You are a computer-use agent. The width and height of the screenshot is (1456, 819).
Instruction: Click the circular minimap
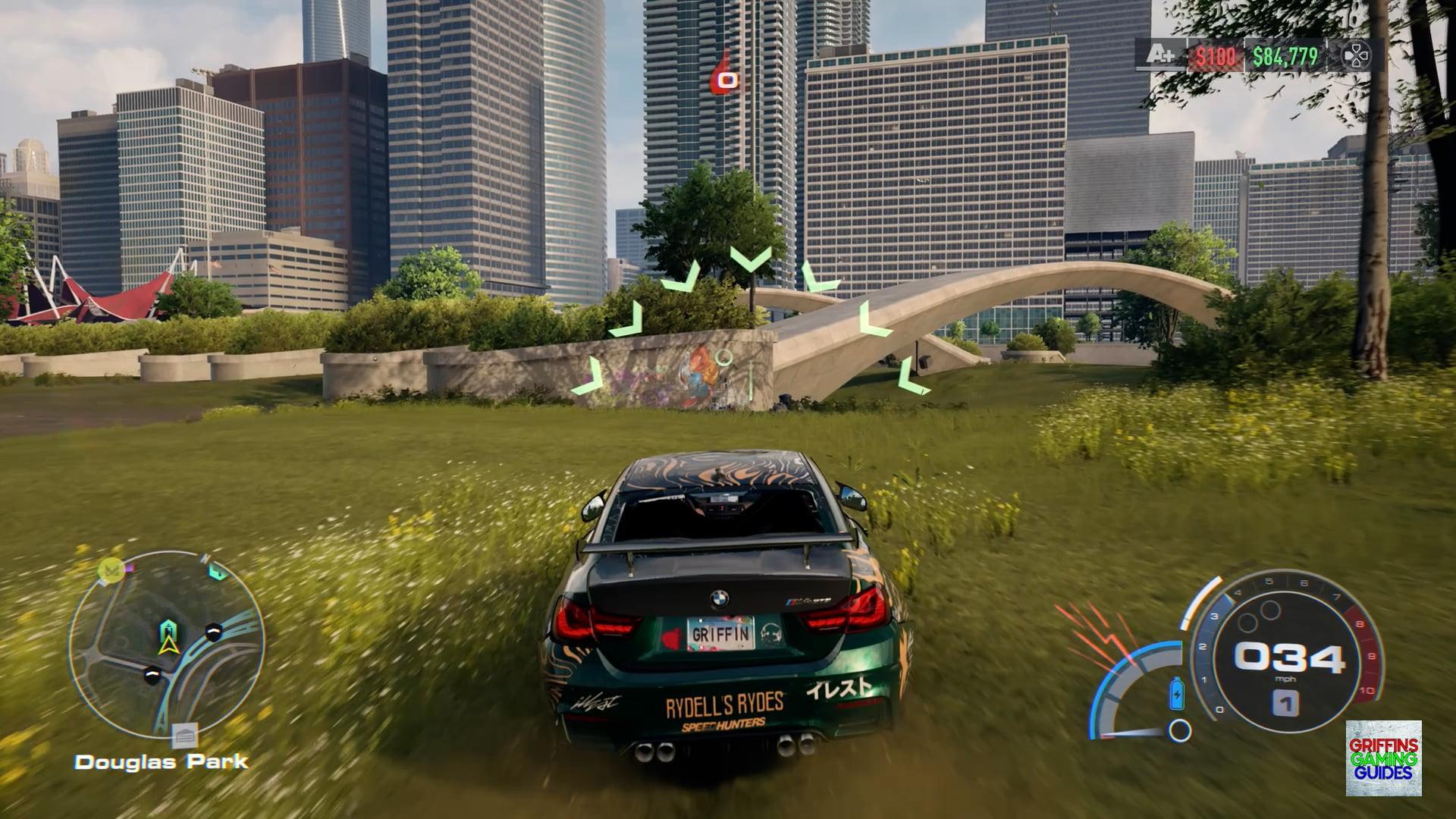click(x=167, y=645)
